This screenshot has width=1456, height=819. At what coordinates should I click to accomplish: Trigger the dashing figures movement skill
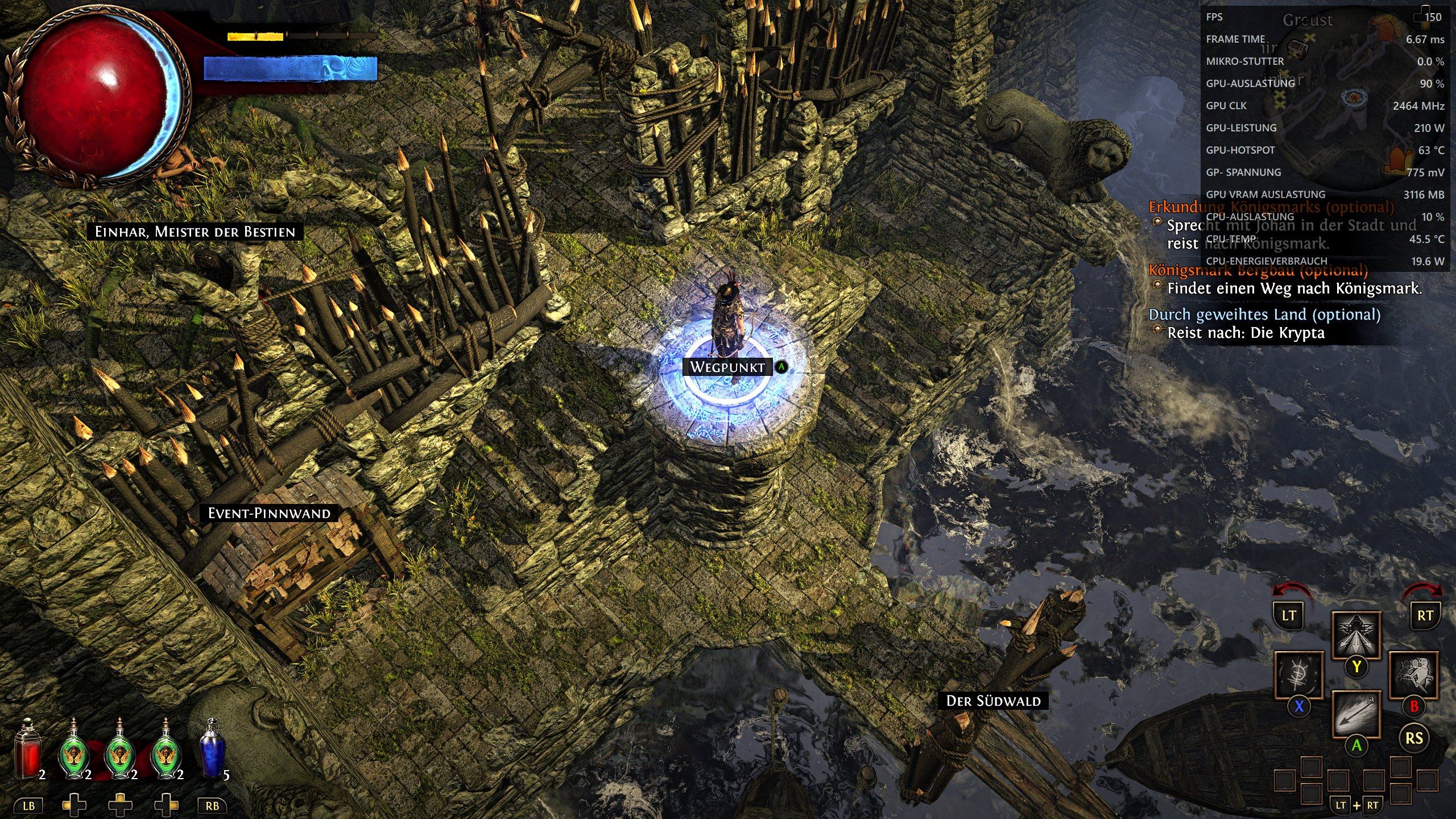coord(1413,676)
